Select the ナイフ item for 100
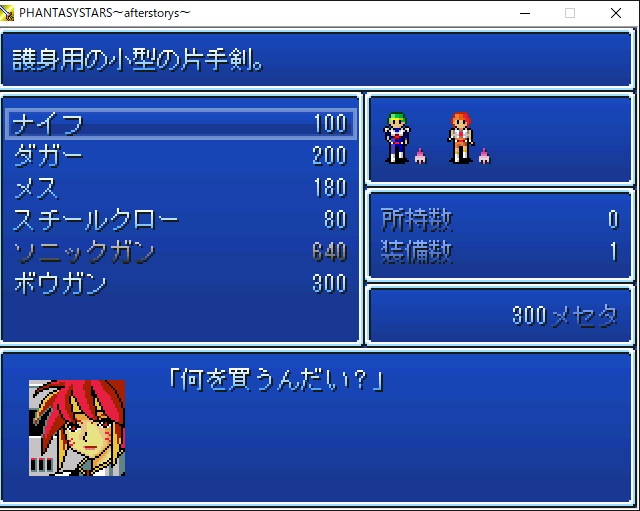This screenshot has height=511, width=640. tap(180, 123)
